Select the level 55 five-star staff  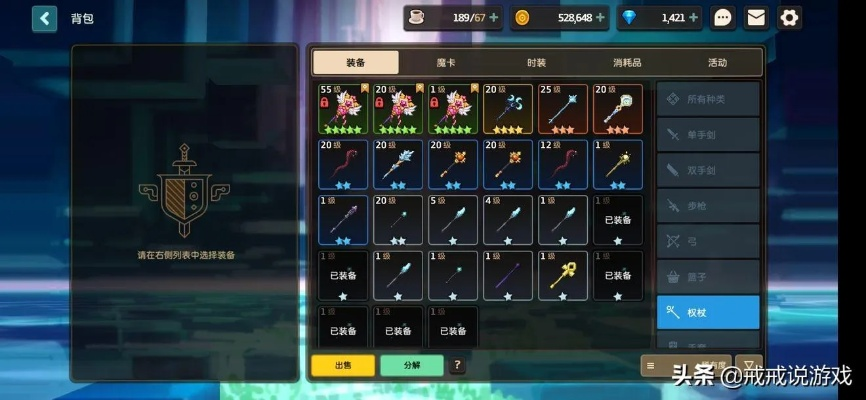pyautogui.click(x=343, y=108)
